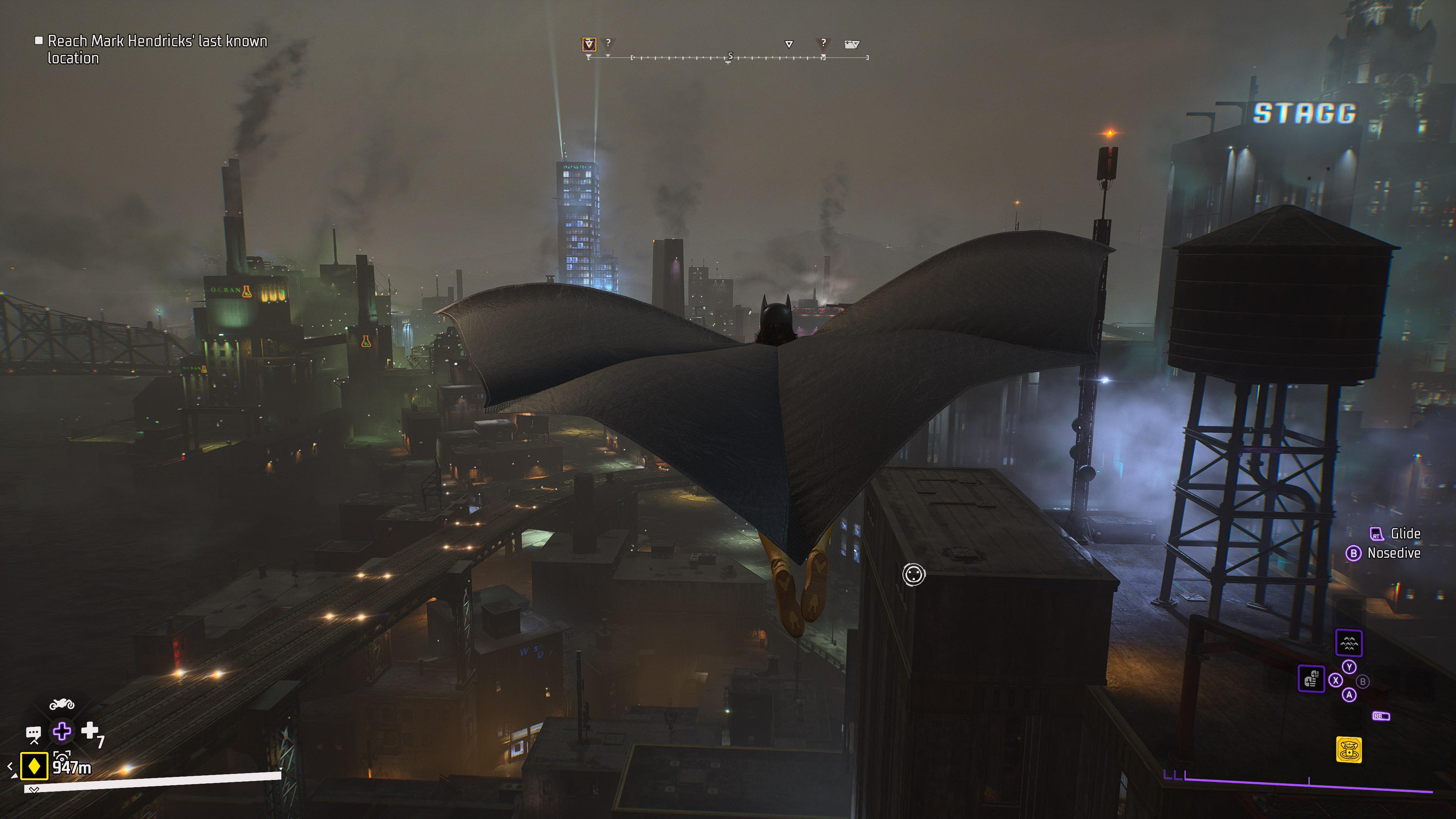Select the mission objective tracker text
The image size is (1456, 819).
tap(157, 49)
